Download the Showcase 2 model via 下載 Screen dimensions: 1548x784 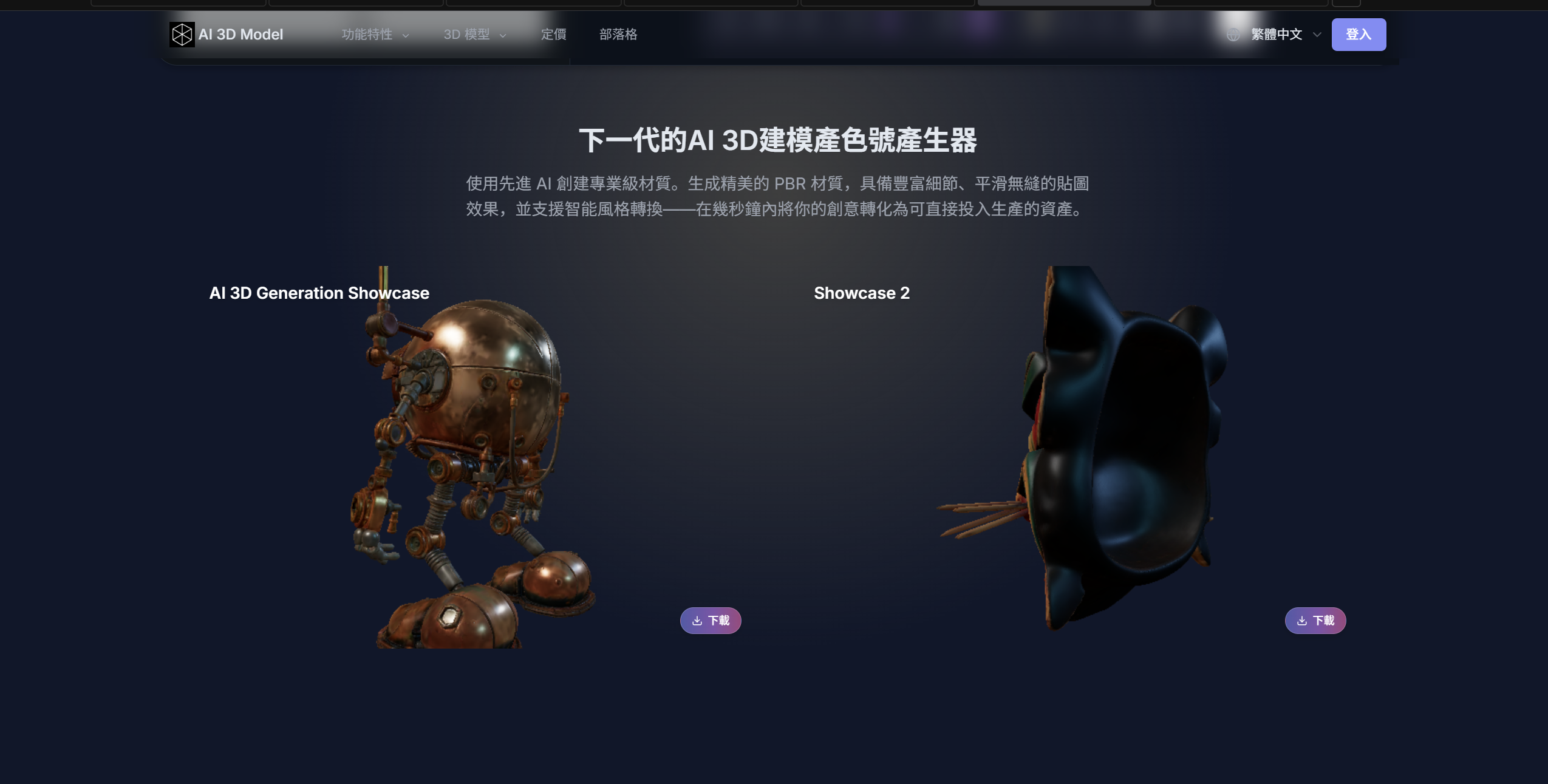click(x=1315, y=620)
